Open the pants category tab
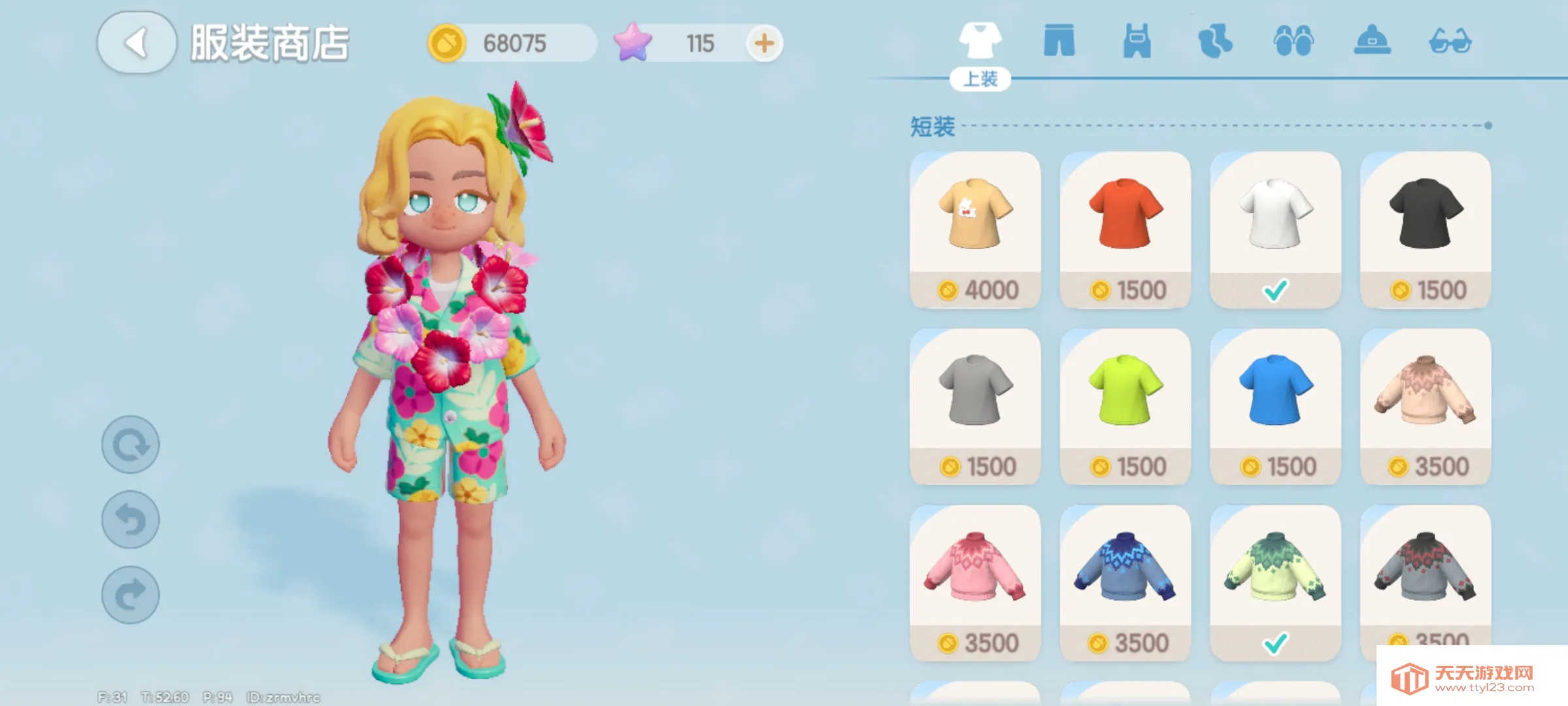Image resolution: width=1568 pixels, height=706 pixels. (x=1058, y=41)
